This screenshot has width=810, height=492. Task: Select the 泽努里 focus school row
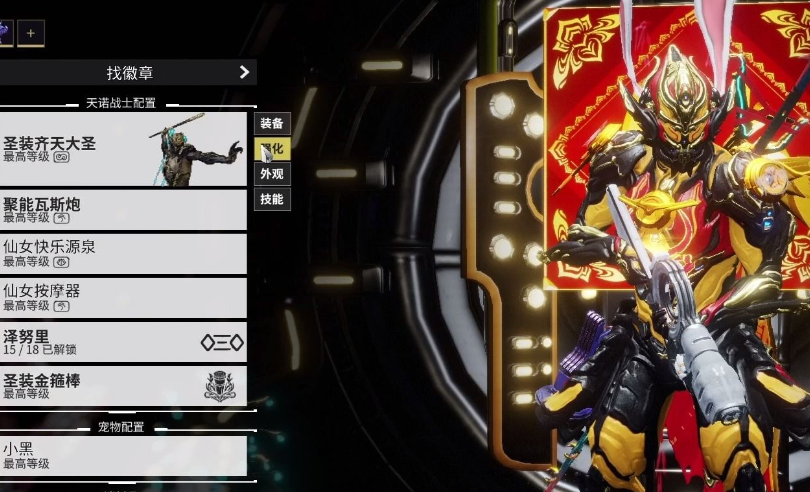pyautogui.click(x=122, y=342)
